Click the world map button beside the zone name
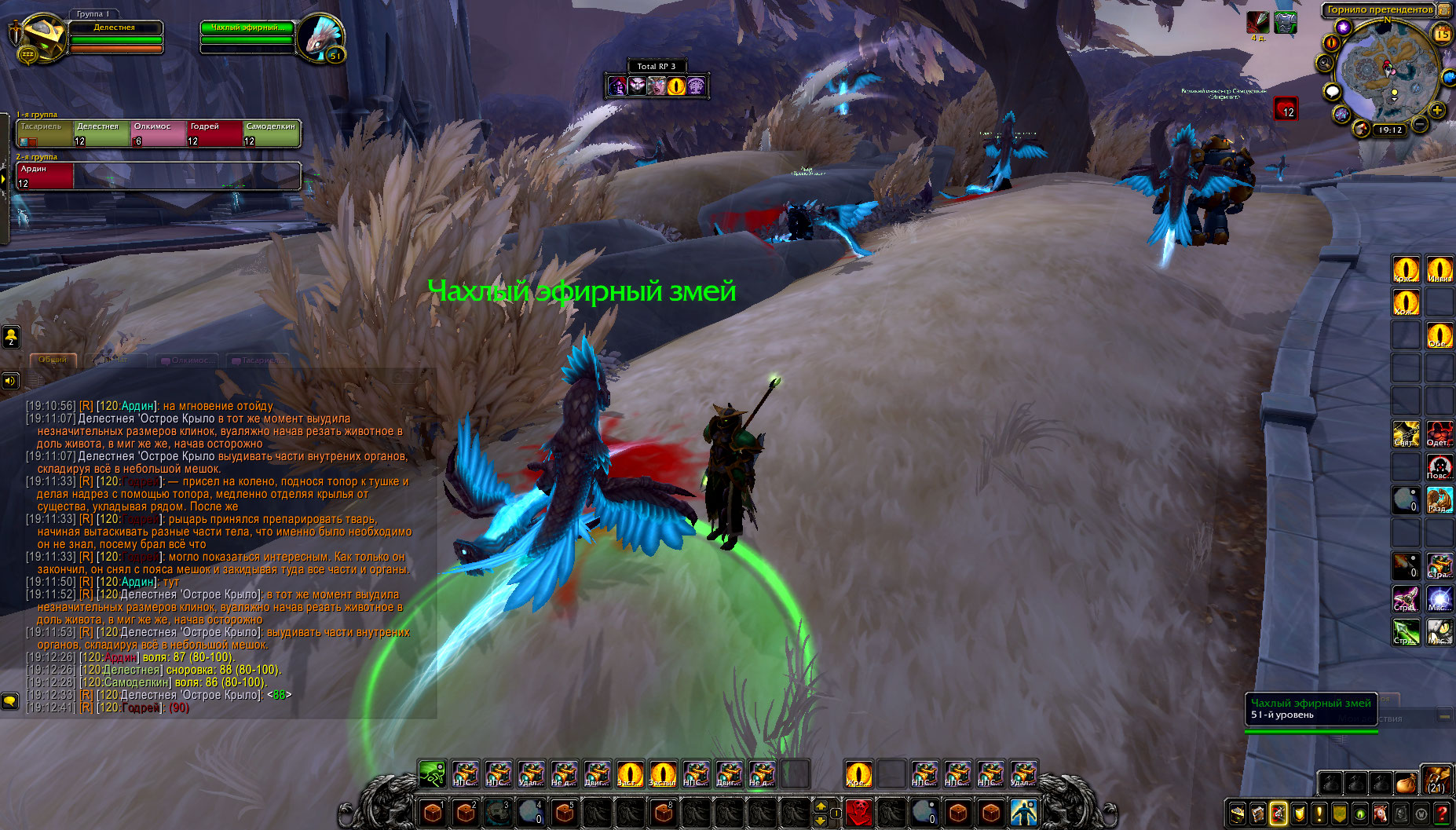The image size is (1456, 830). pos(1444,9)
